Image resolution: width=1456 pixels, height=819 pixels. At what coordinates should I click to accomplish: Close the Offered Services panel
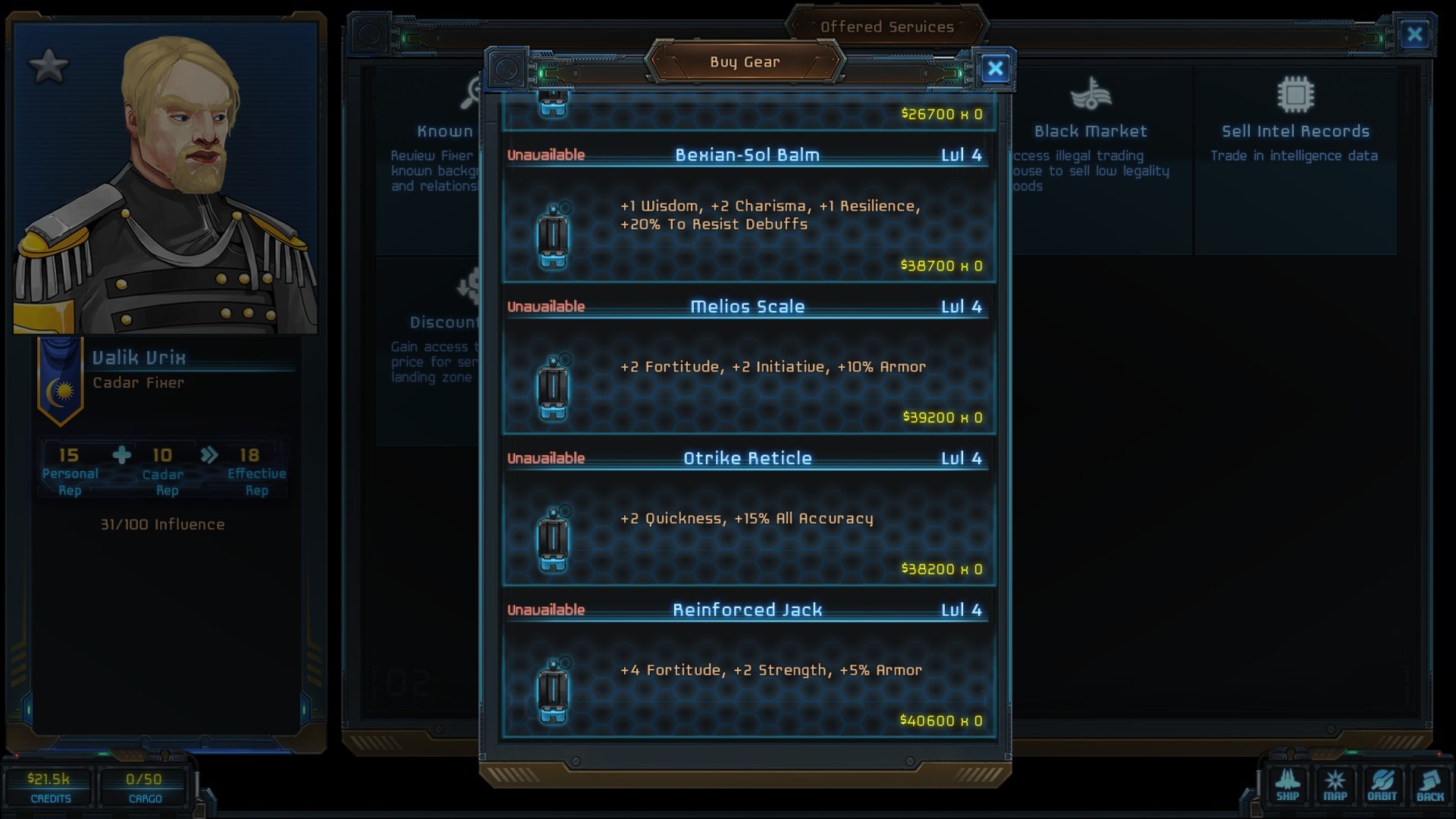[x=1414, y=34]
